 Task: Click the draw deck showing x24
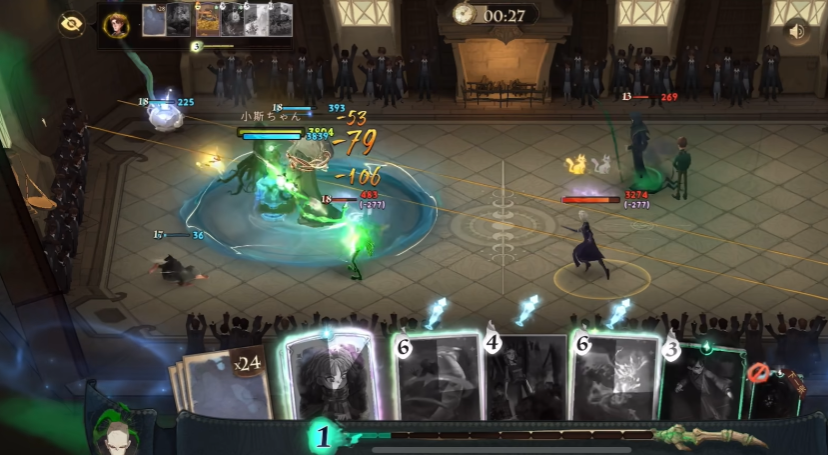point(229,385)
